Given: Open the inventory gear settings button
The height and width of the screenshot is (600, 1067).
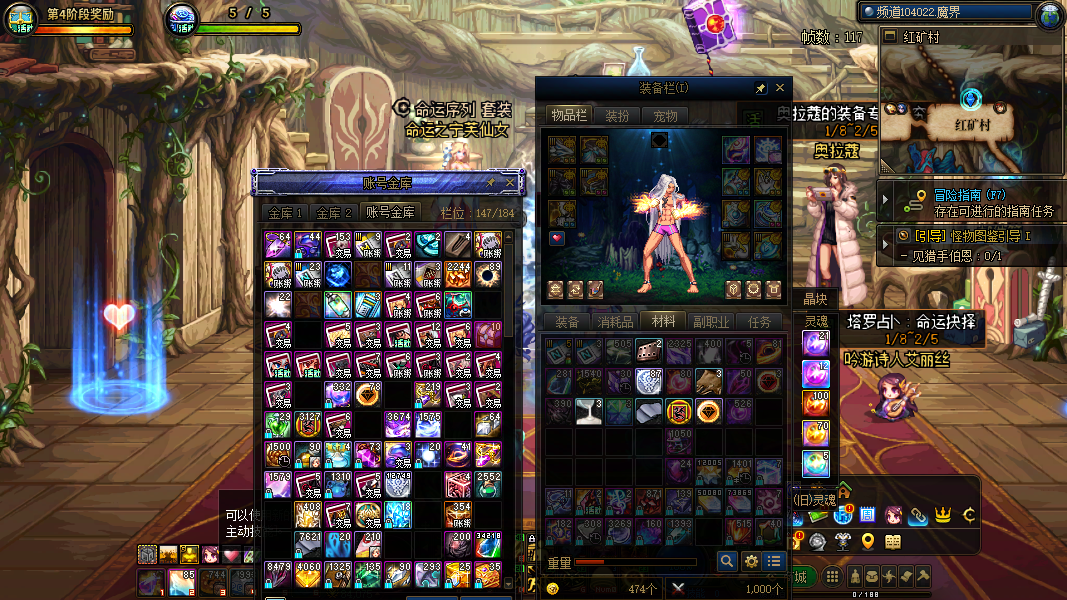Looking at the screenshot, I should 751,561.
